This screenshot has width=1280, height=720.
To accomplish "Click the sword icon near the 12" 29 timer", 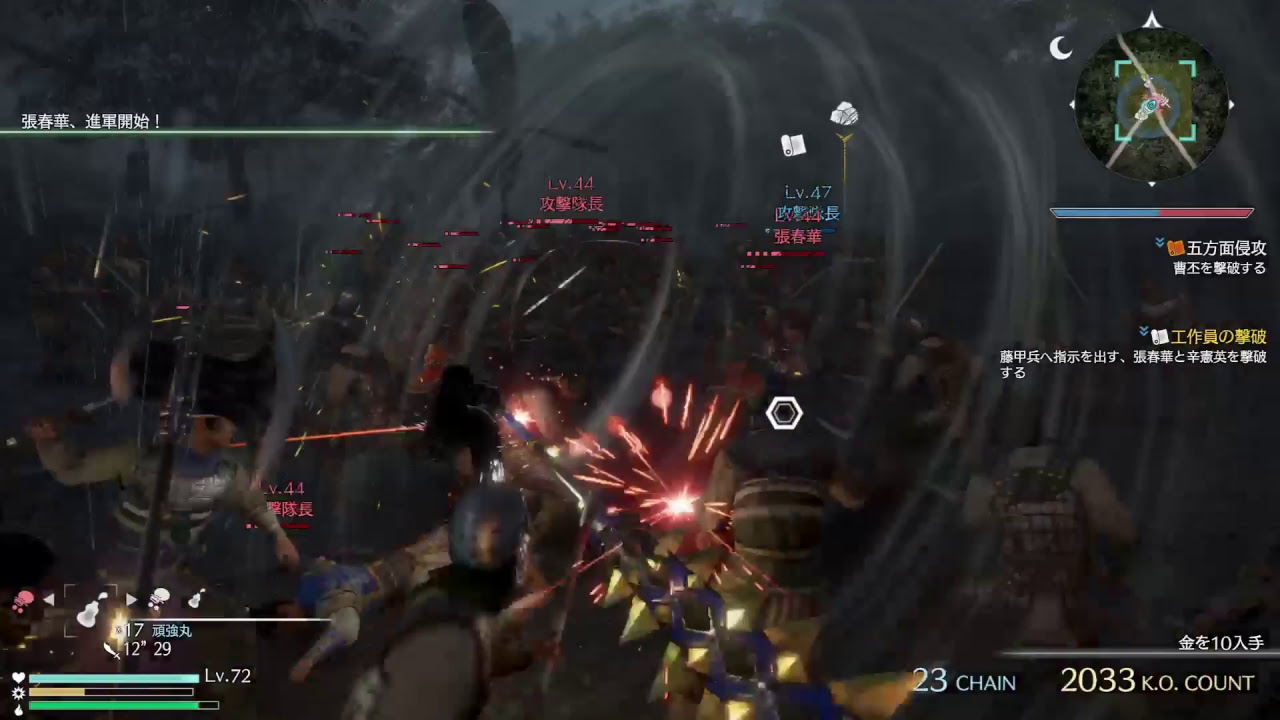I will 110,651.
